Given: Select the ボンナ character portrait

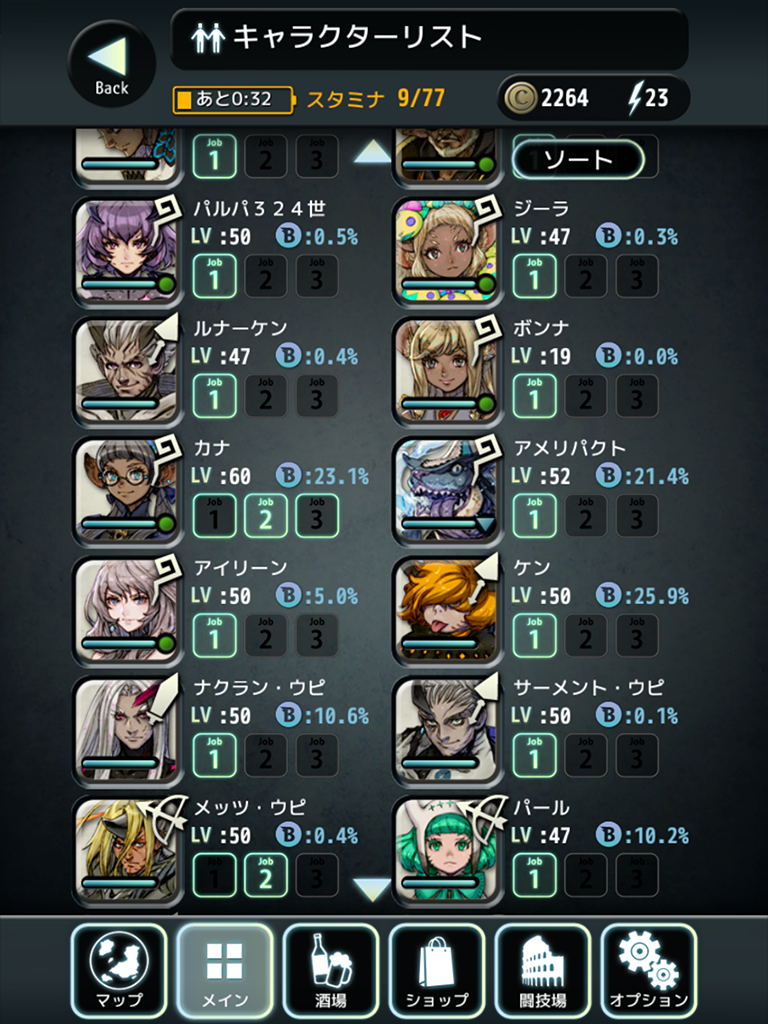Looking at the screenshot, I should [446, 371].
